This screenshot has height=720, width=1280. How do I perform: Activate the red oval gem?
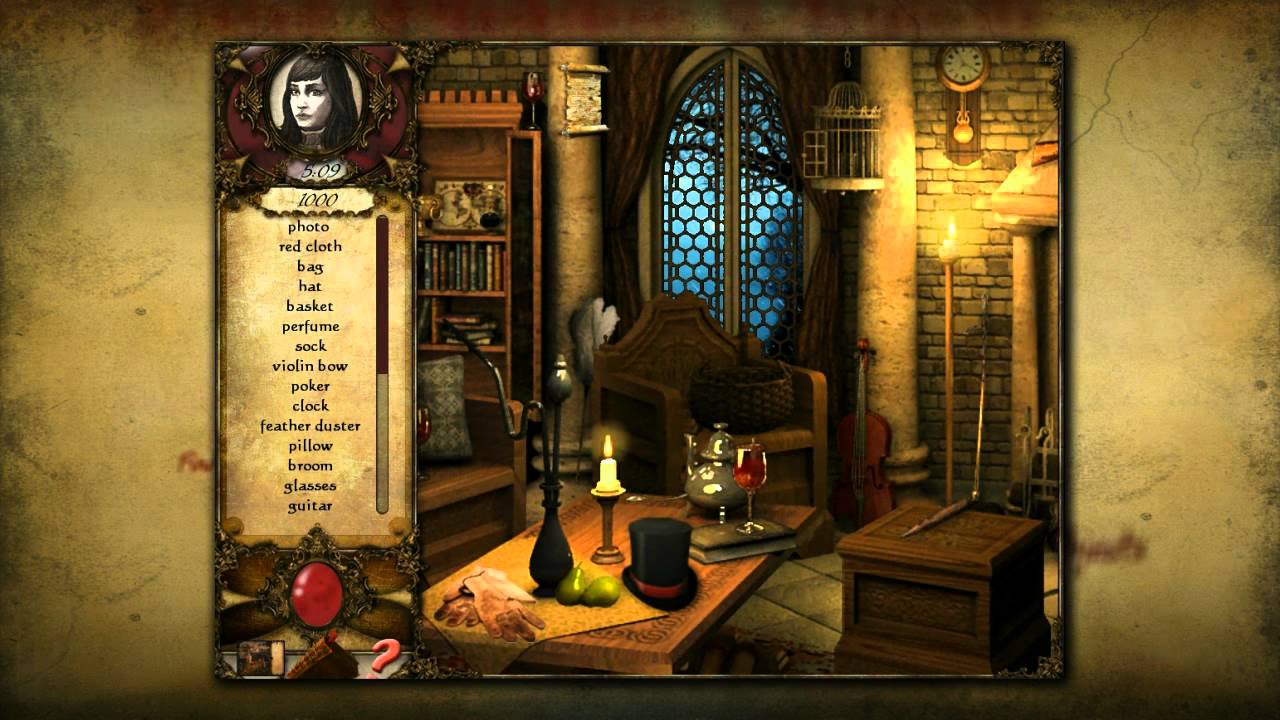click(316, 593)
